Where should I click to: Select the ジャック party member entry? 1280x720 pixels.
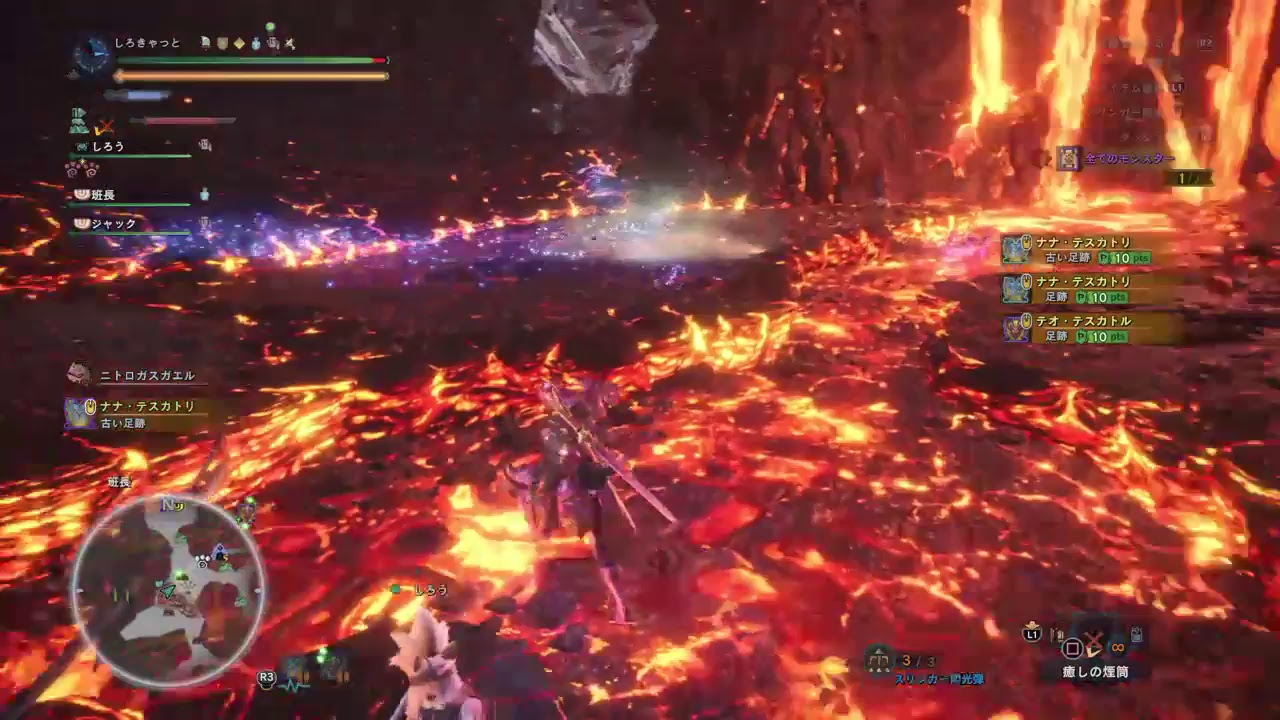113,223
